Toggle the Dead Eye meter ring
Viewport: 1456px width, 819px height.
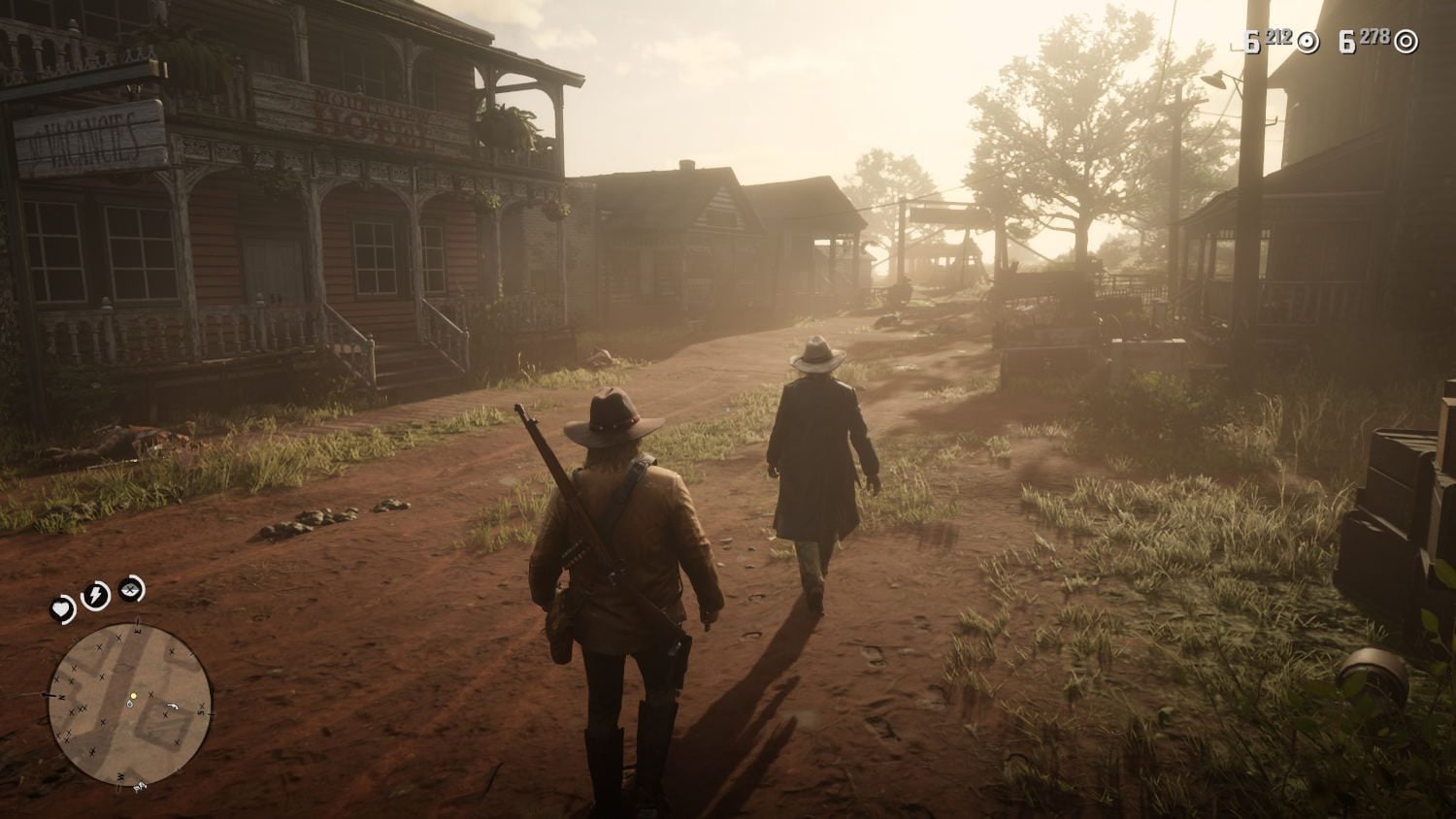tap(129, 589)
